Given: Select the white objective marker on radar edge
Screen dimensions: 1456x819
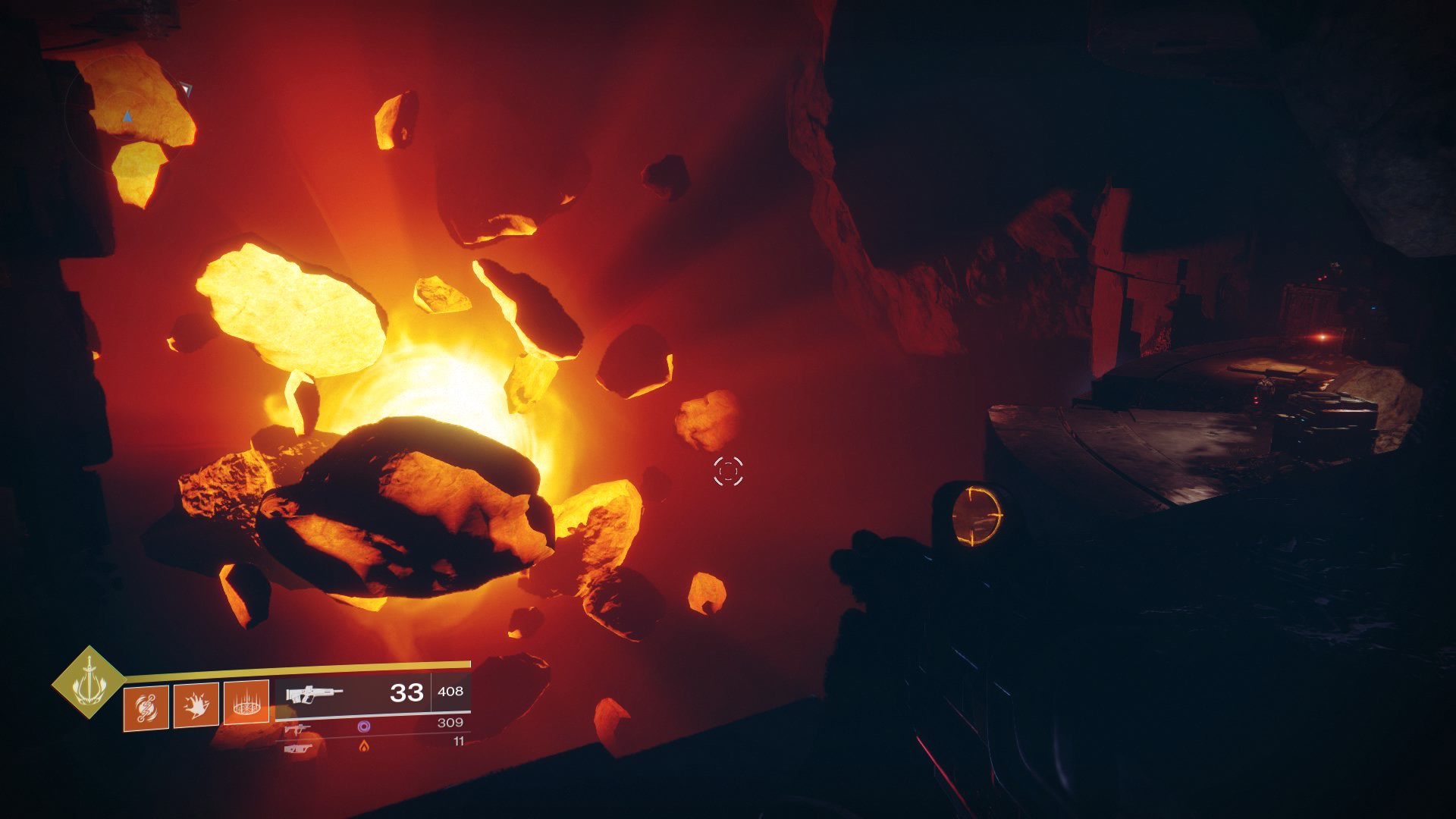Looking at the screenshot, I should pos(186,90).
